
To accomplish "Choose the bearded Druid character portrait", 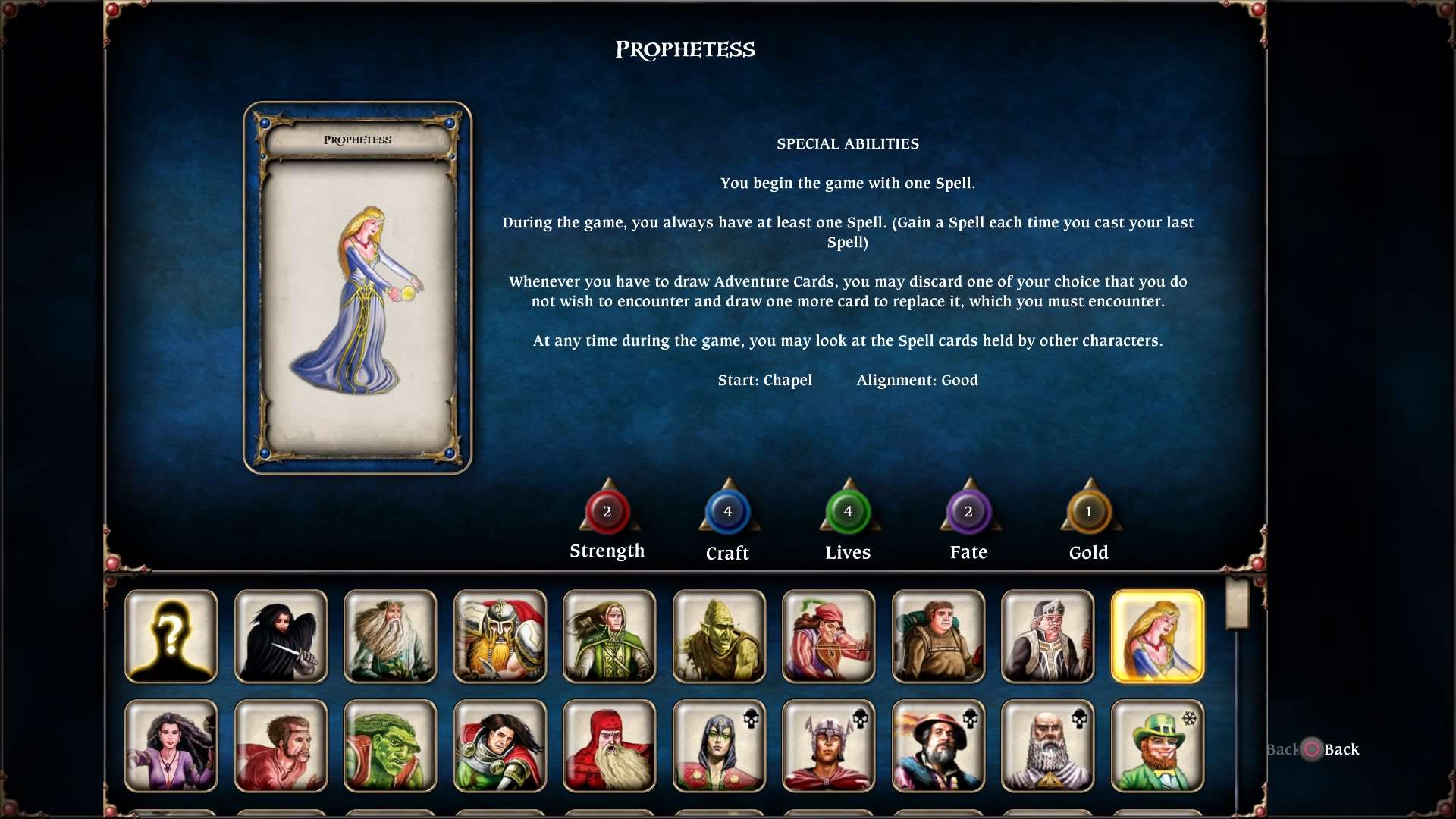I will (390, 636).
